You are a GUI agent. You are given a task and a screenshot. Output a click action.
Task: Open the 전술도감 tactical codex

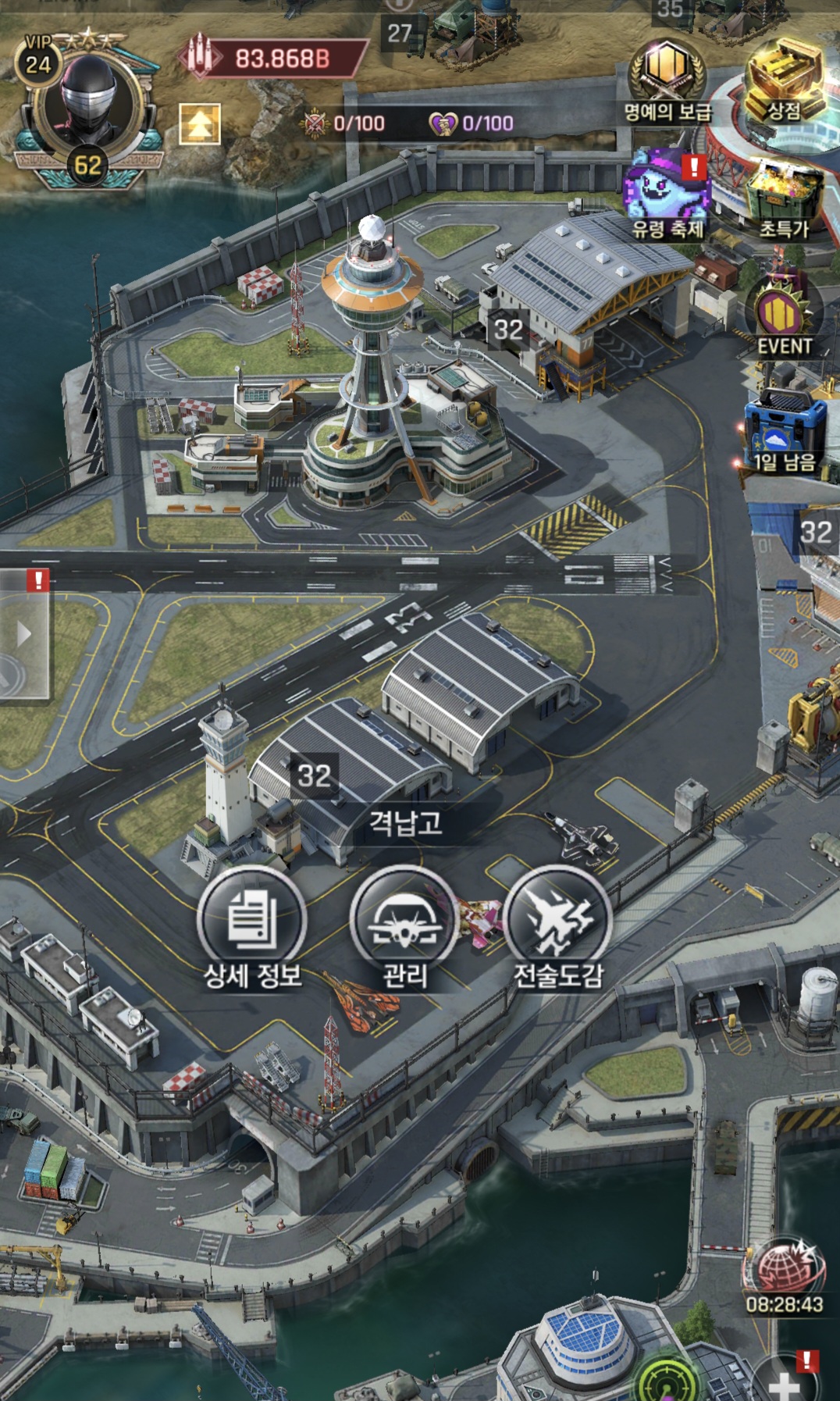(x=557, y=925)
